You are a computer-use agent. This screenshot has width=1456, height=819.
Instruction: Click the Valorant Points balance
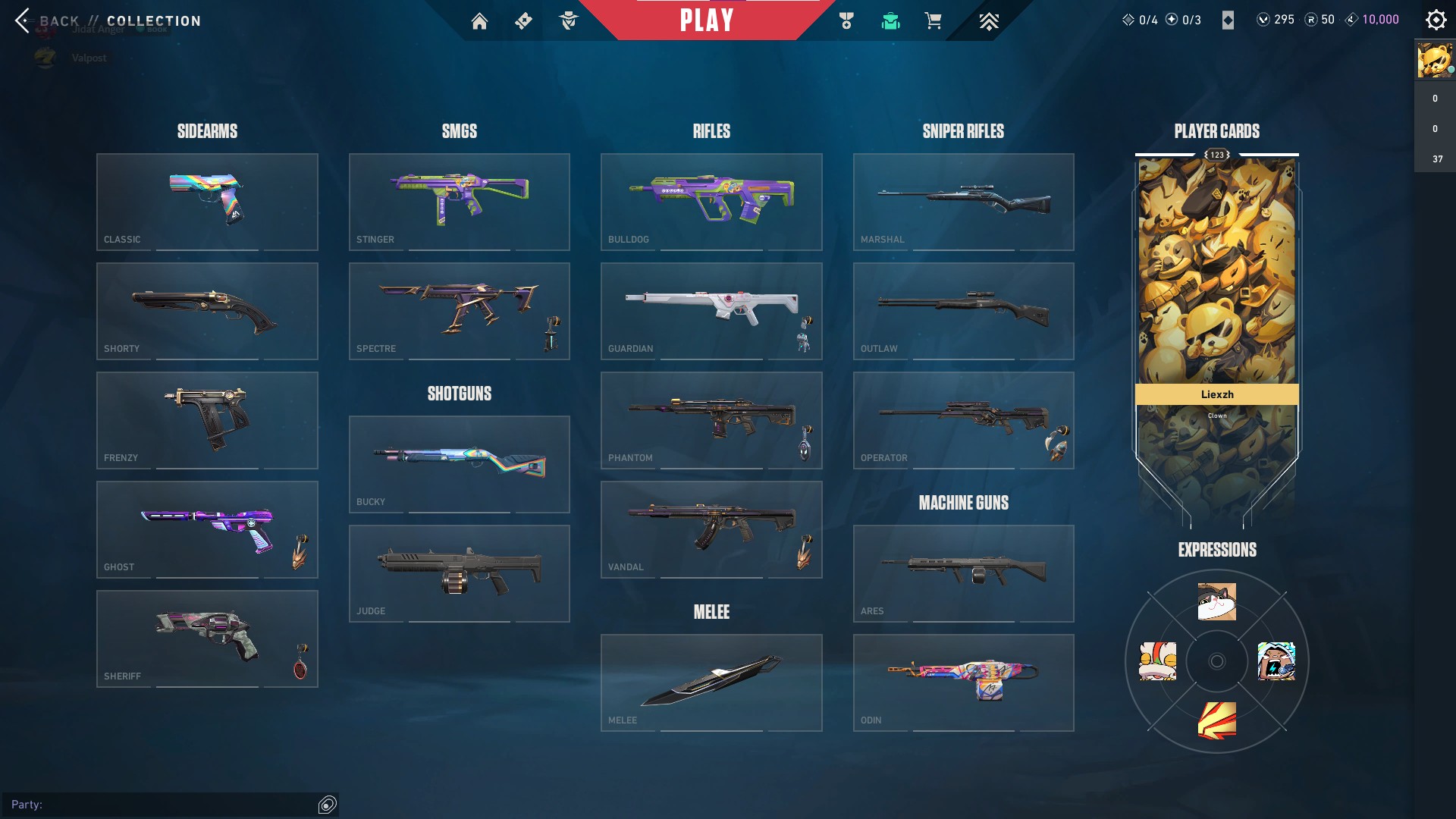(x=1276, y=20)
